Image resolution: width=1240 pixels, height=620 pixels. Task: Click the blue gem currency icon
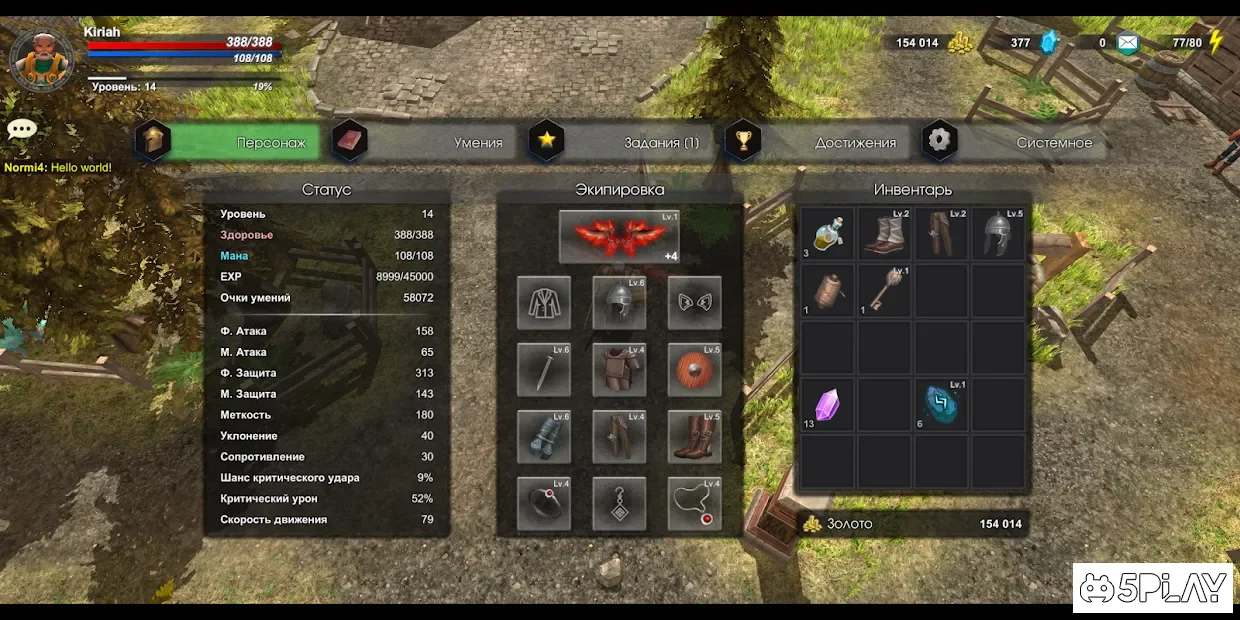tap(1048, 43)
